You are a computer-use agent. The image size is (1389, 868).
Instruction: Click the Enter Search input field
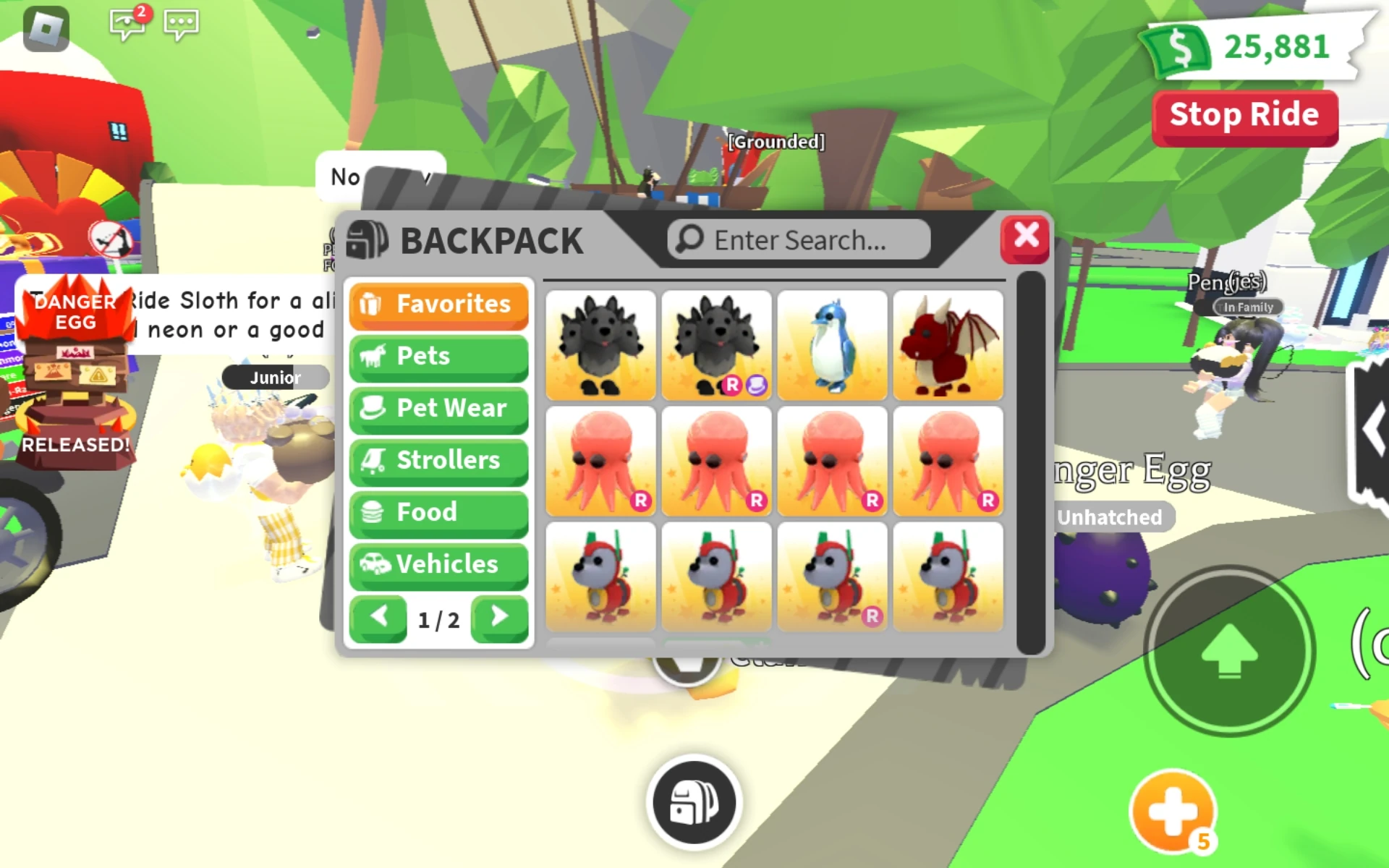(x=798, y=239)
